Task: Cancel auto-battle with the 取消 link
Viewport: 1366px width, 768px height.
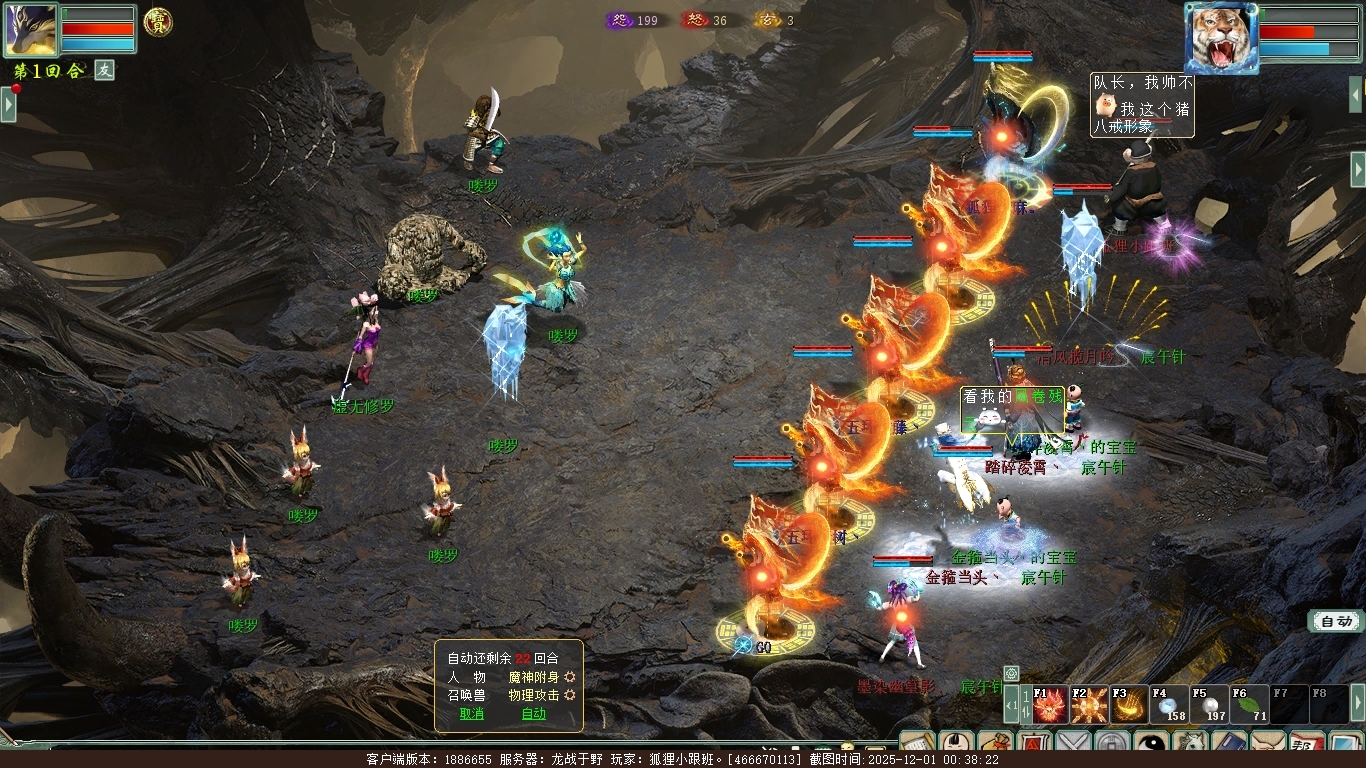Action: point(471,714)
